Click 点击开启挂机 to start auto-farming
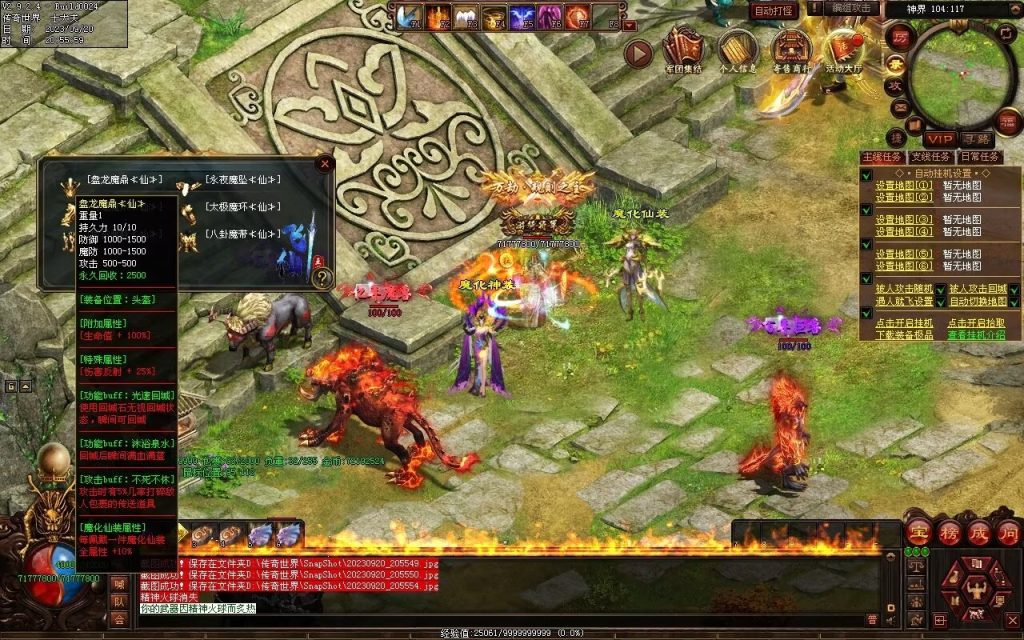1024x640 pixels. [904, 323]
